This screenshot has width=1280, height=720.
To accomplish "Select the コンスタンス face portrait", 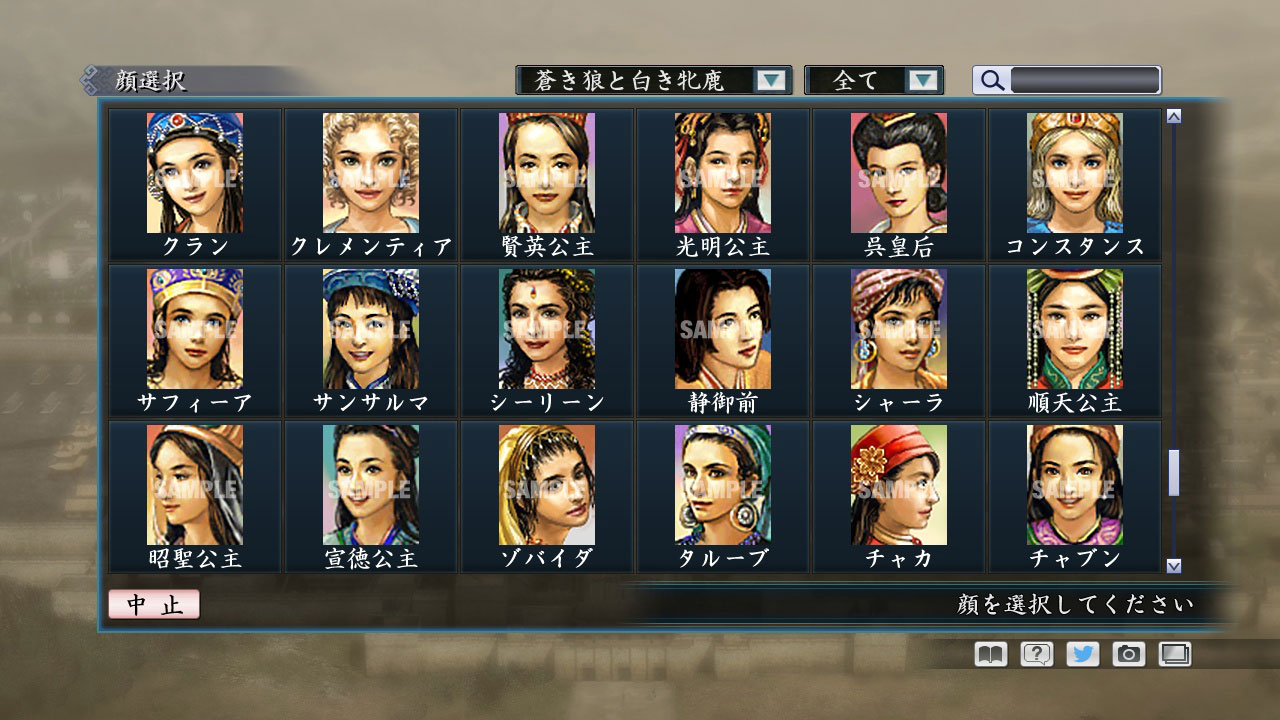I will click(1074, 172).
